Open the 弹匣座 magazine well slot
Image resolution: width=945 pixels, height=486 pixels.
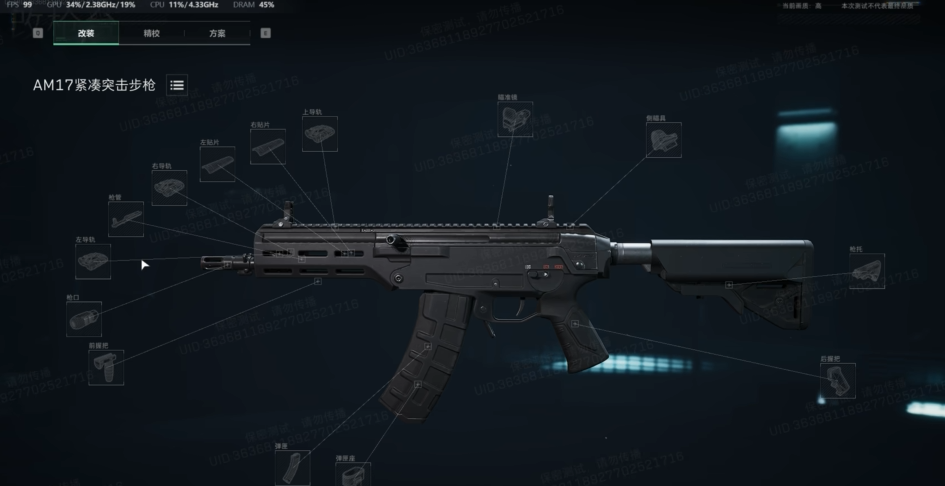pyautogui.click(x=352, y=474)
